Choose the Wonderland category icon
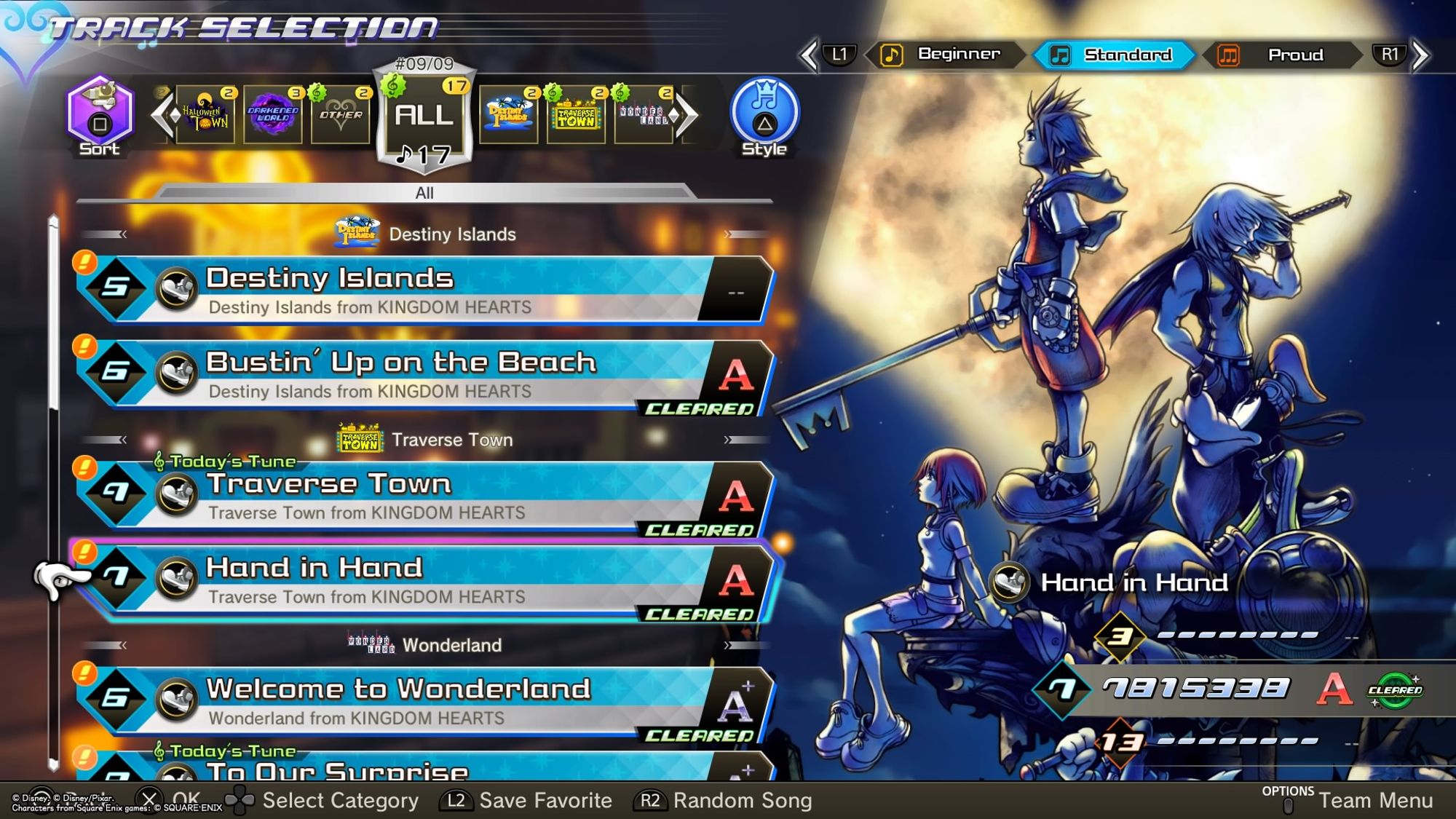1456x819 pixels. pyautogui.click(x=643, y=115)
